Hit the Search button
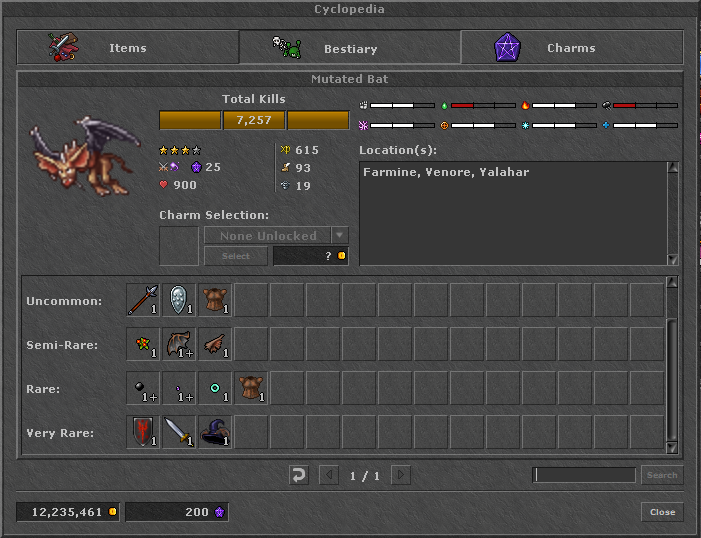This screenshot has width=701, height=538. click(662, 475)
